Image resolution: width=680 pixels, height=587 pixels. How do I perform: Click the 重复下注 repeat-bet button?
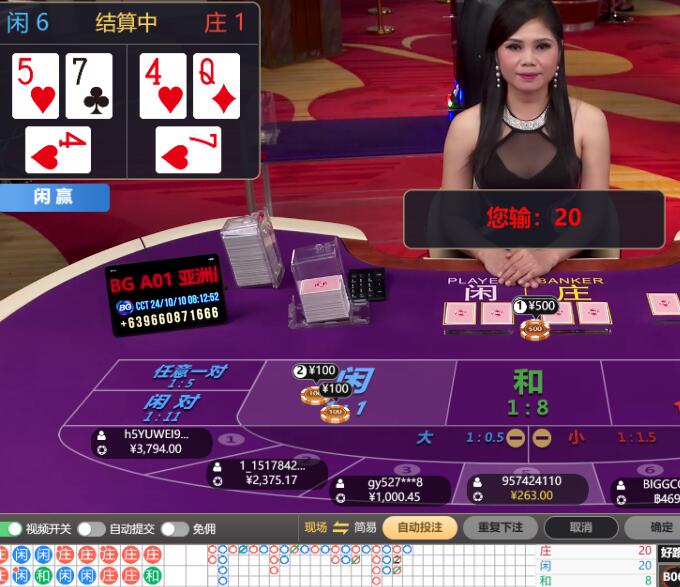[x=500, y=528]
